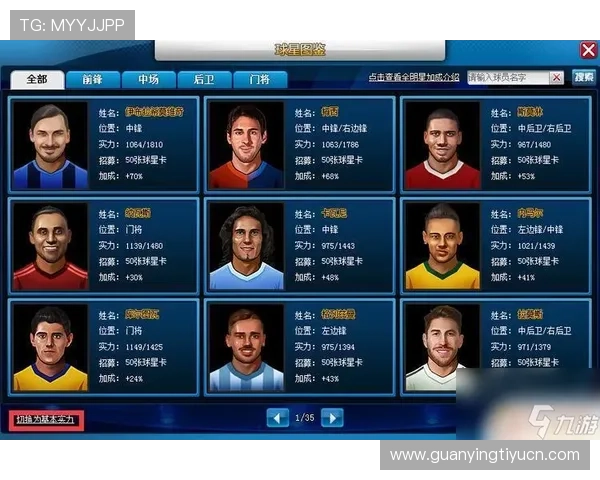This screenshot has width=600, height=480.
Task: Click the 搜索 button
Action: point(583,77)
